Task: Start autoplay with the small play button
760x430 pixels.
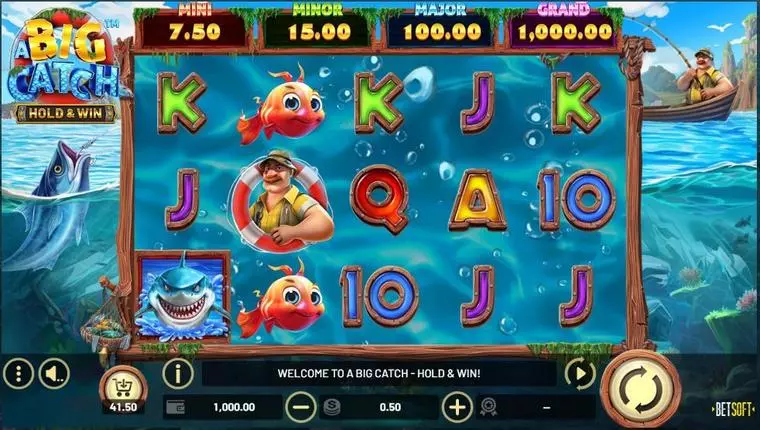Action: [579, 374]
